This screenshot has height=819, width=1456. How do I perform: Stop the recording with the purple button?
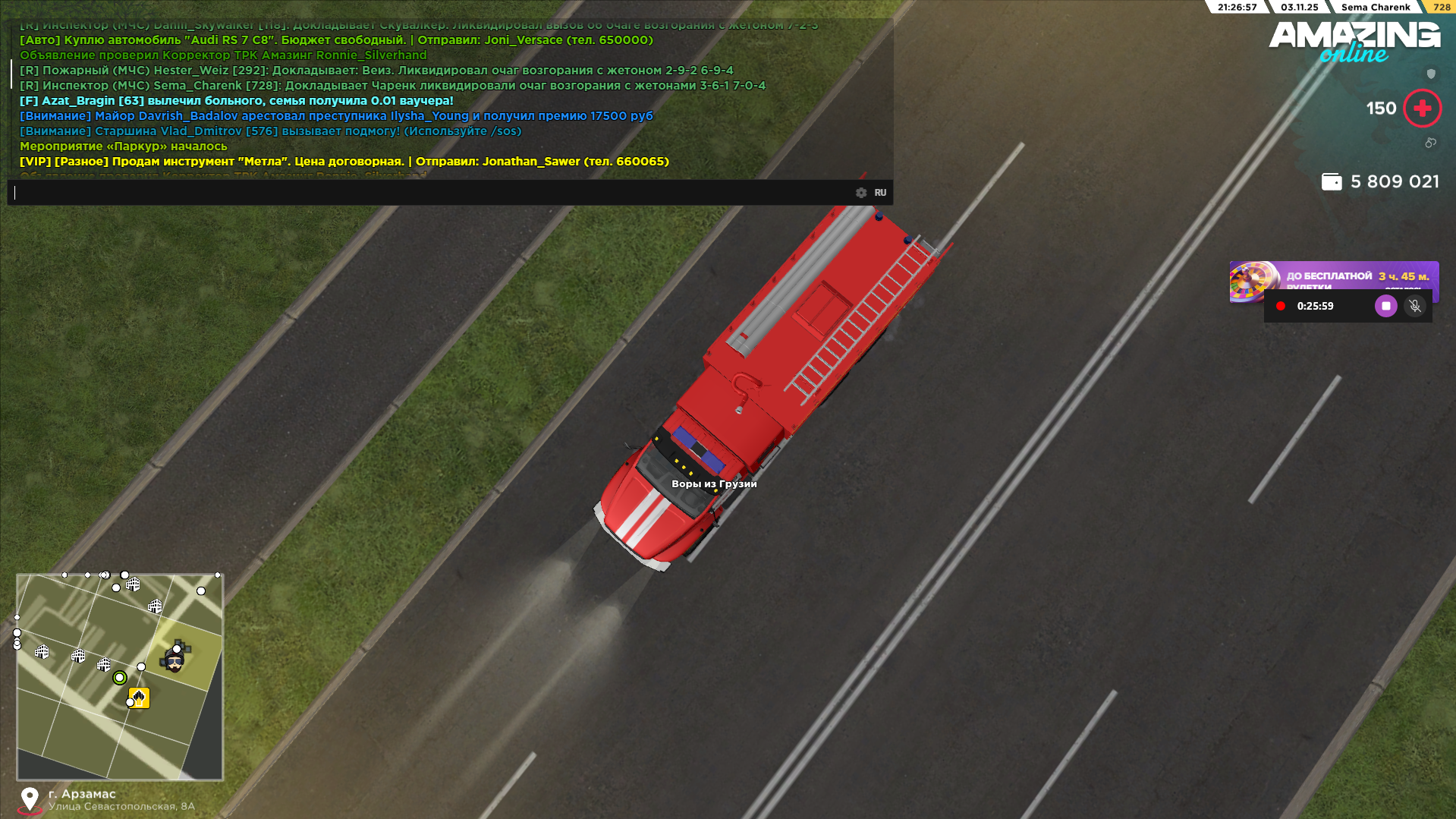click(1385, 306)
